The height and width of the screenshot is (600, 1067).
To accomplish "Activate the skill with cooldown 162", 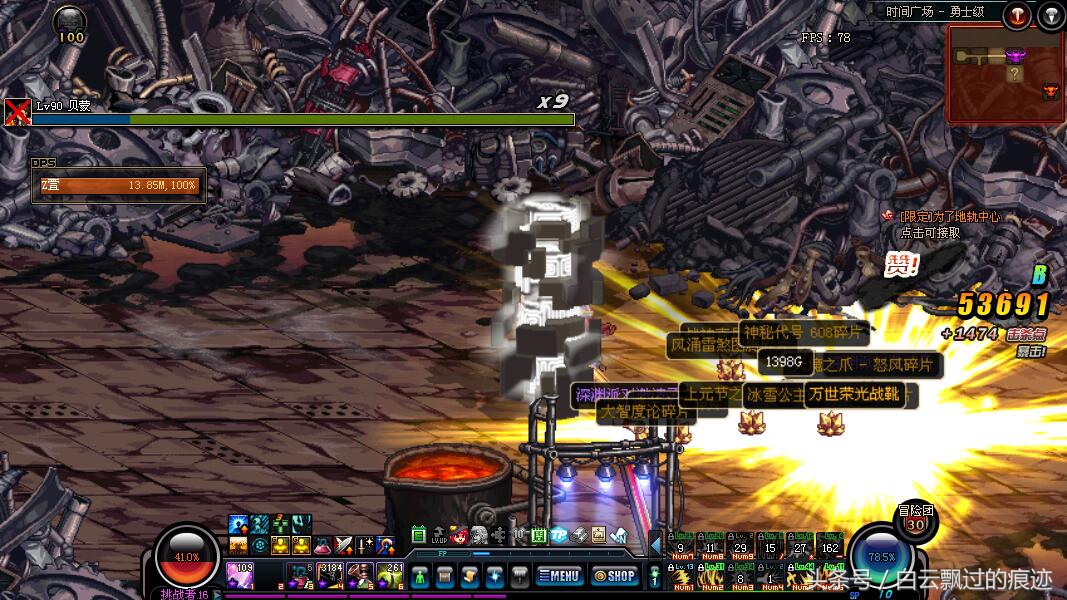I will point(829,545).
